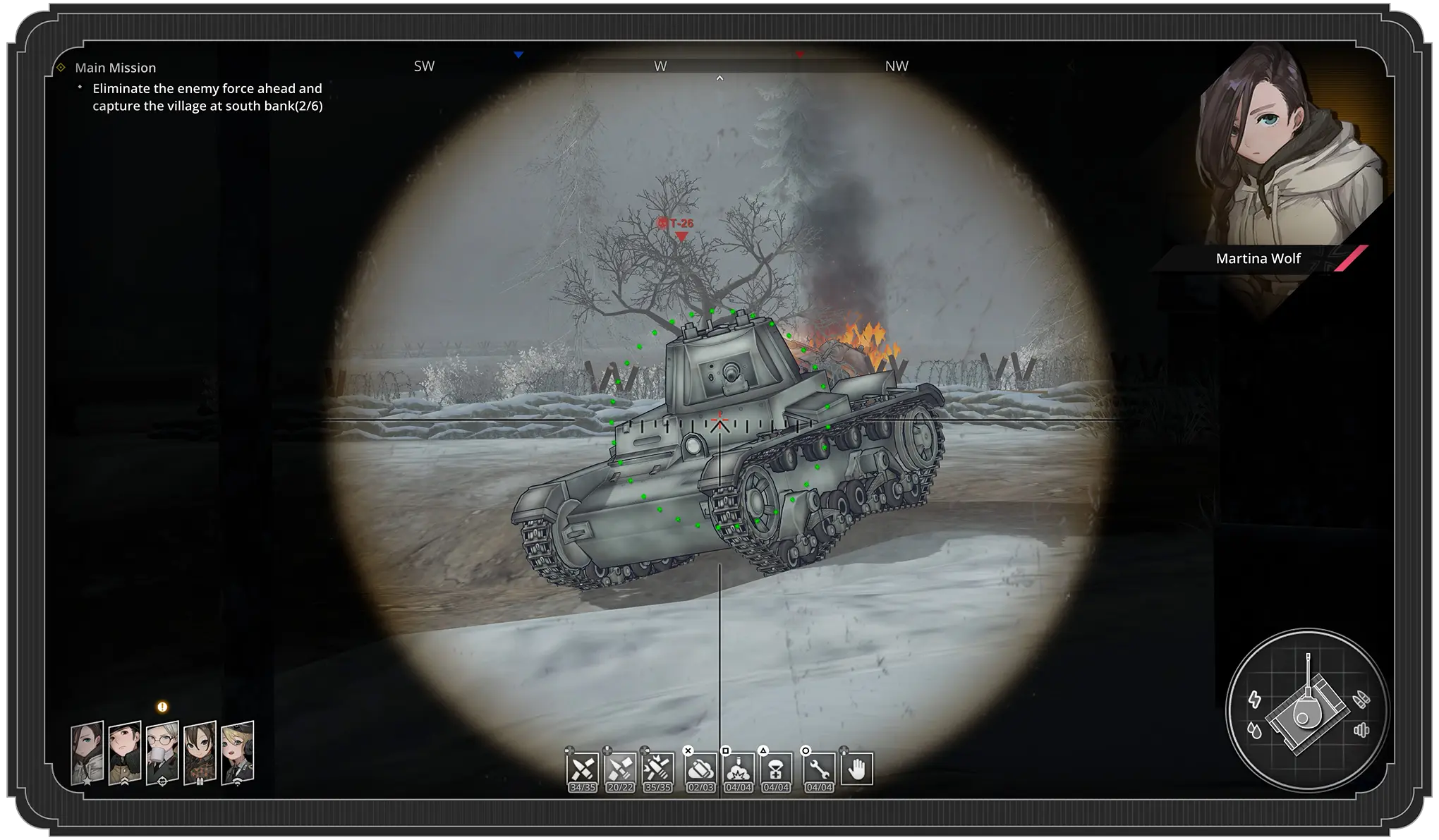Screen dimensions: 1439x840
Task: Click the open hand stop icon
Action: [856, 769]
